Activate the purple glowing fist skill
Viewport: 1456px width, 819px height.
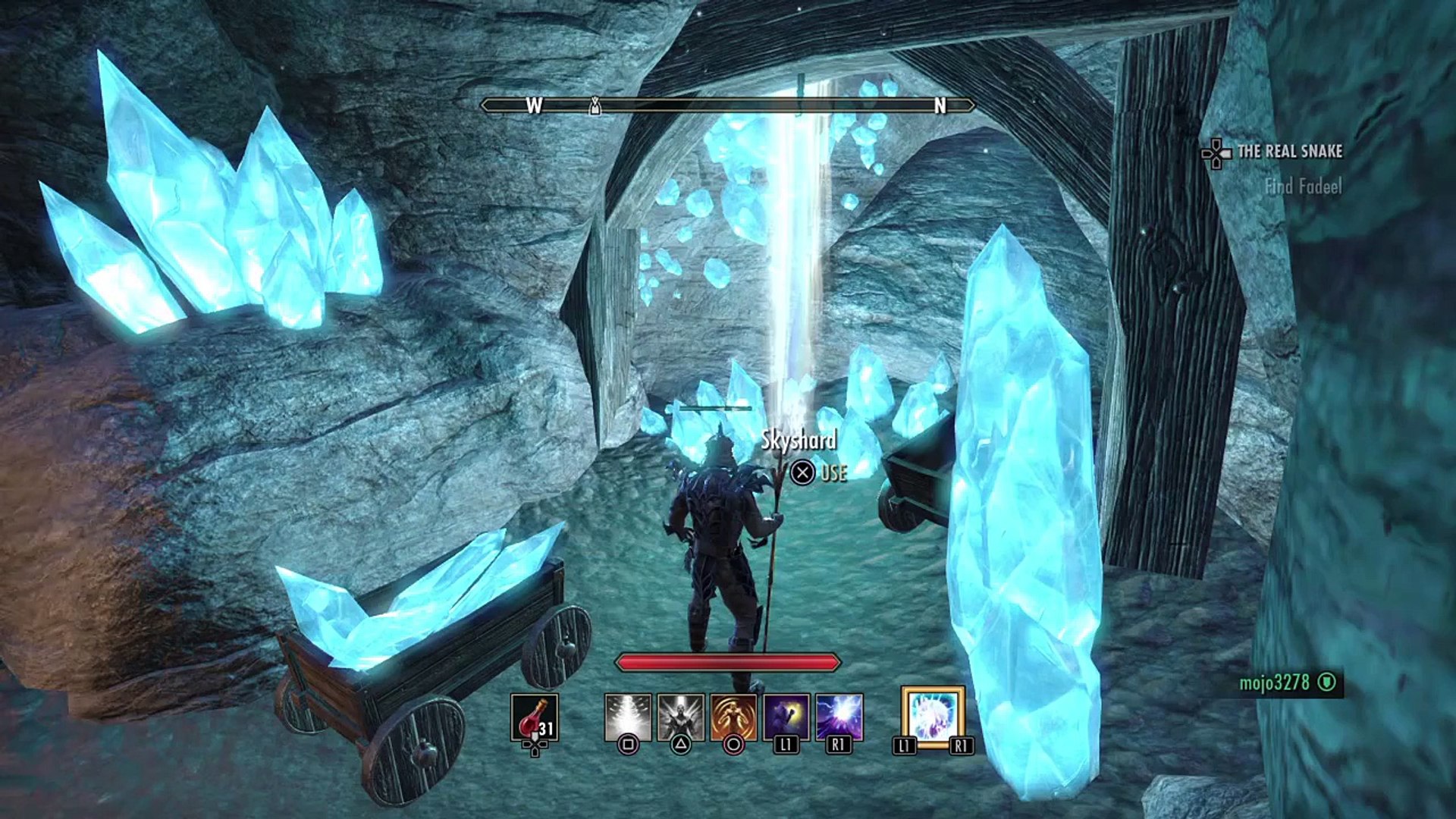click(x=786, y=717)
